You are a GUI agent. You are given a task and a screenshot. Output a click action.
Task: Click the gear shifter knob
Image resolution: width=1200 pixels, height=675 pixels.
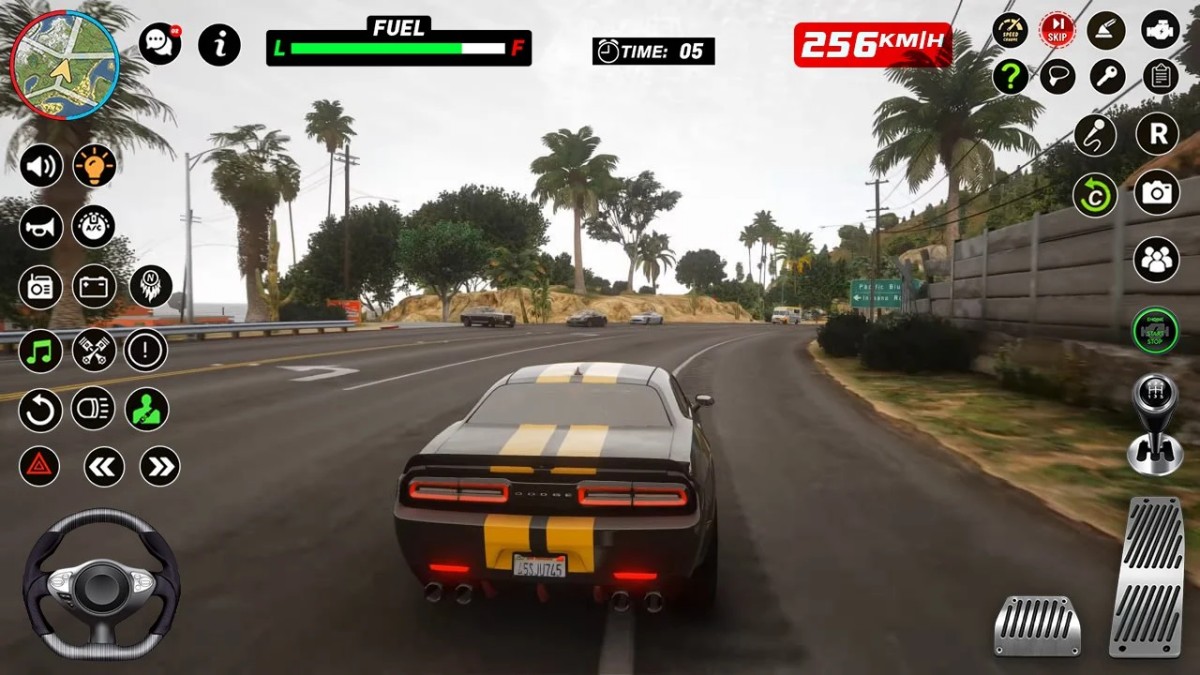[1155, 395]
